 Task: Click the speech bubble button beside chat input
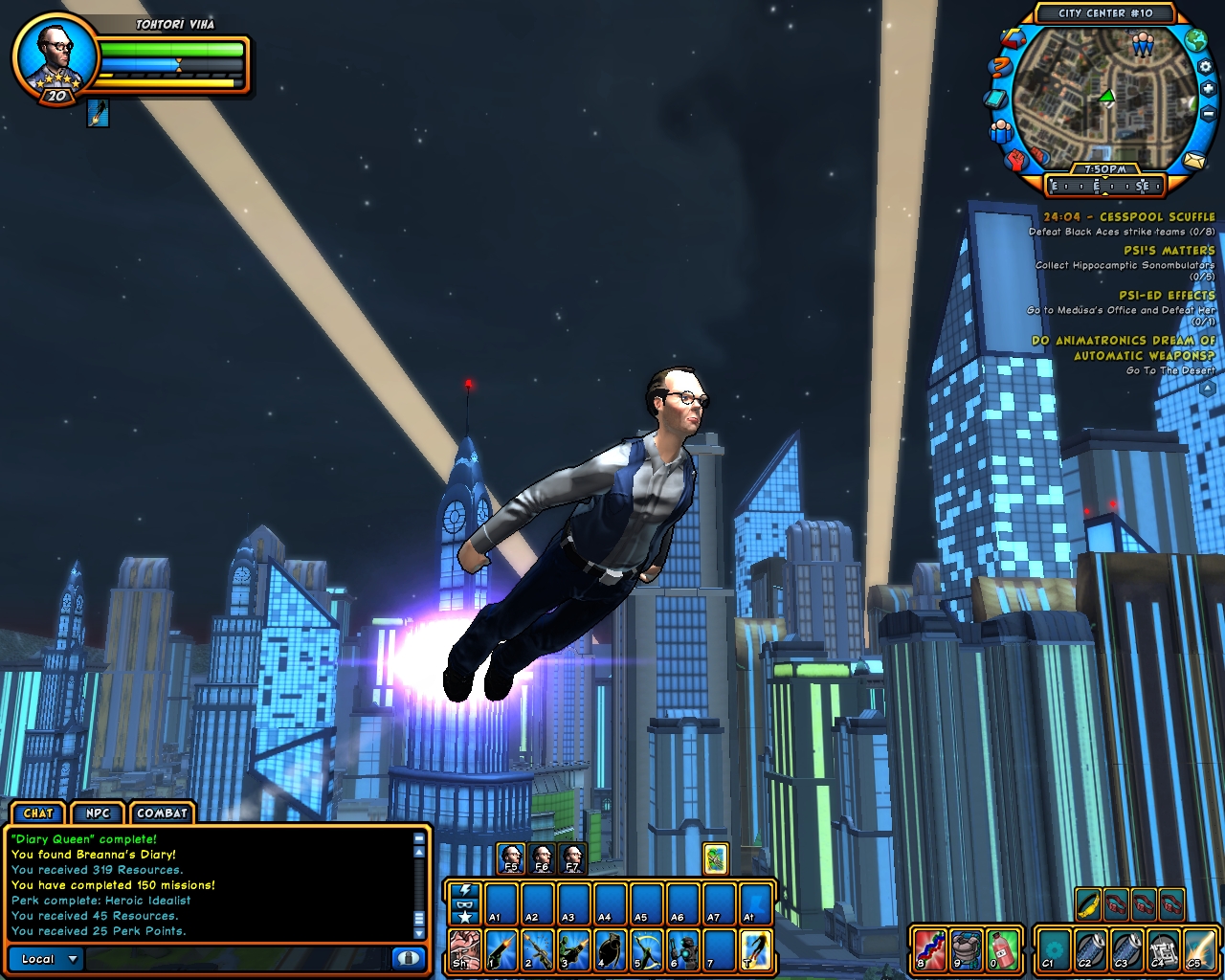point(408,958)
